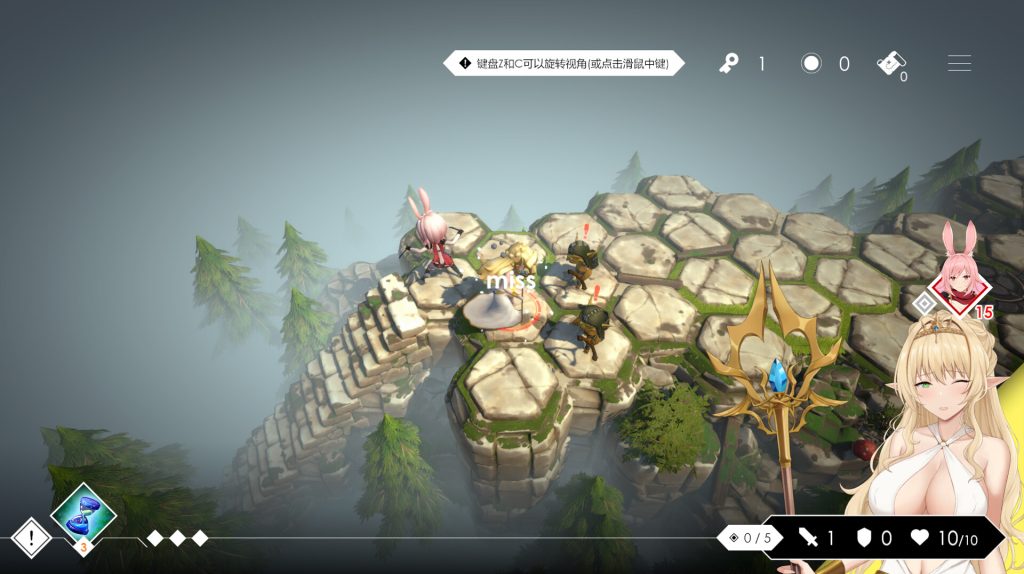Viewport: 1024px width, 574px height.
Task: Click the key counter icon
Action: click(x=729, y=64)
